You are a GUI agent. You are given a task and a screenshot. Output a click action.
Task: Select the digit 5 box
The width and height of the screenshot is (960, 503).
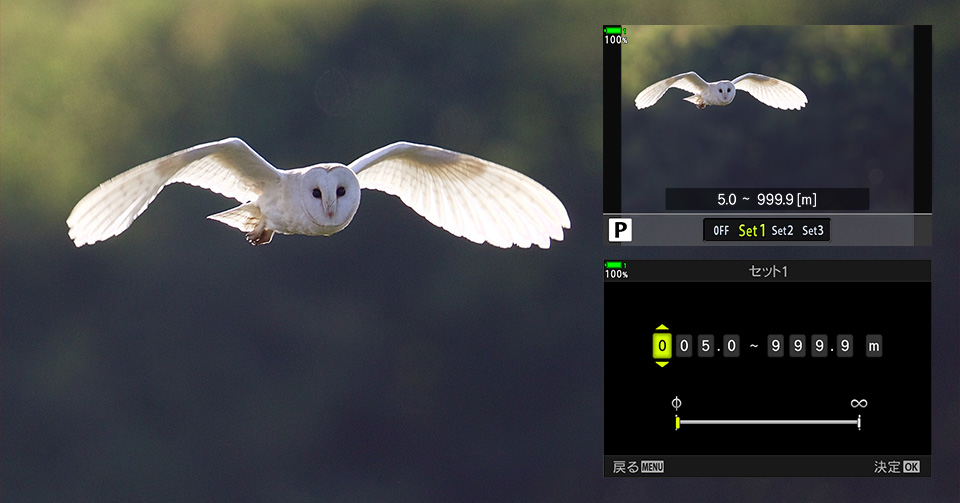[x=707, y=346]
